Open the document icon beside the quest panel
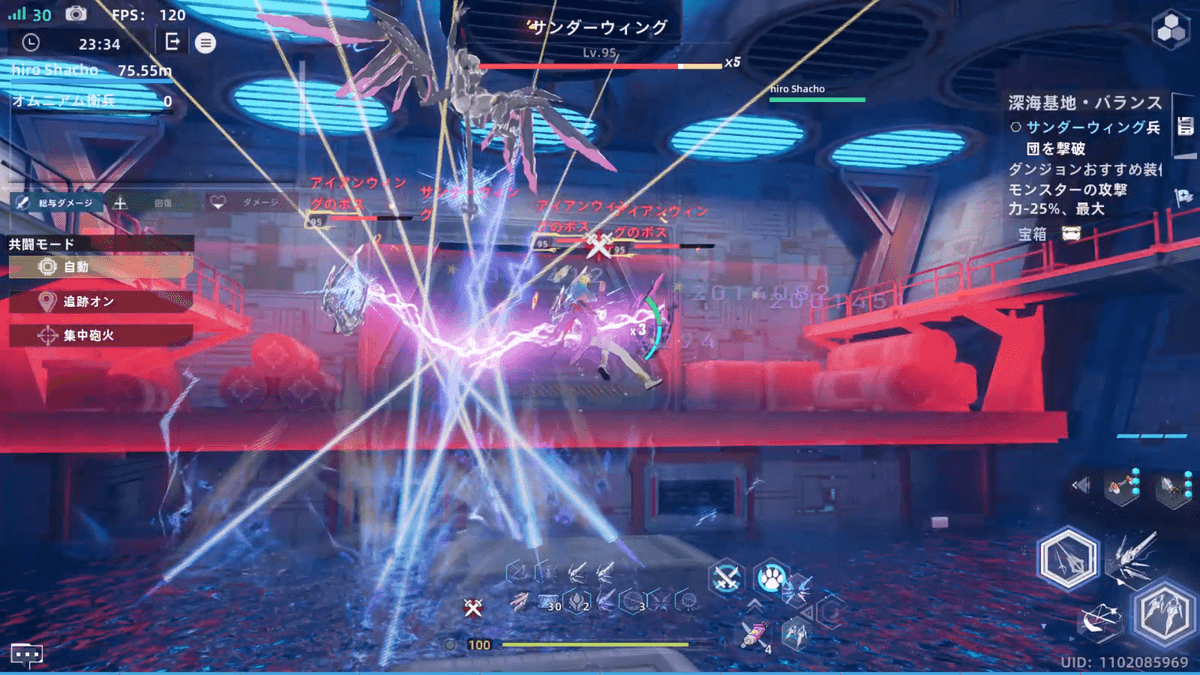This screenshot has height=675, width=1200. click(x=1186, y=126)
